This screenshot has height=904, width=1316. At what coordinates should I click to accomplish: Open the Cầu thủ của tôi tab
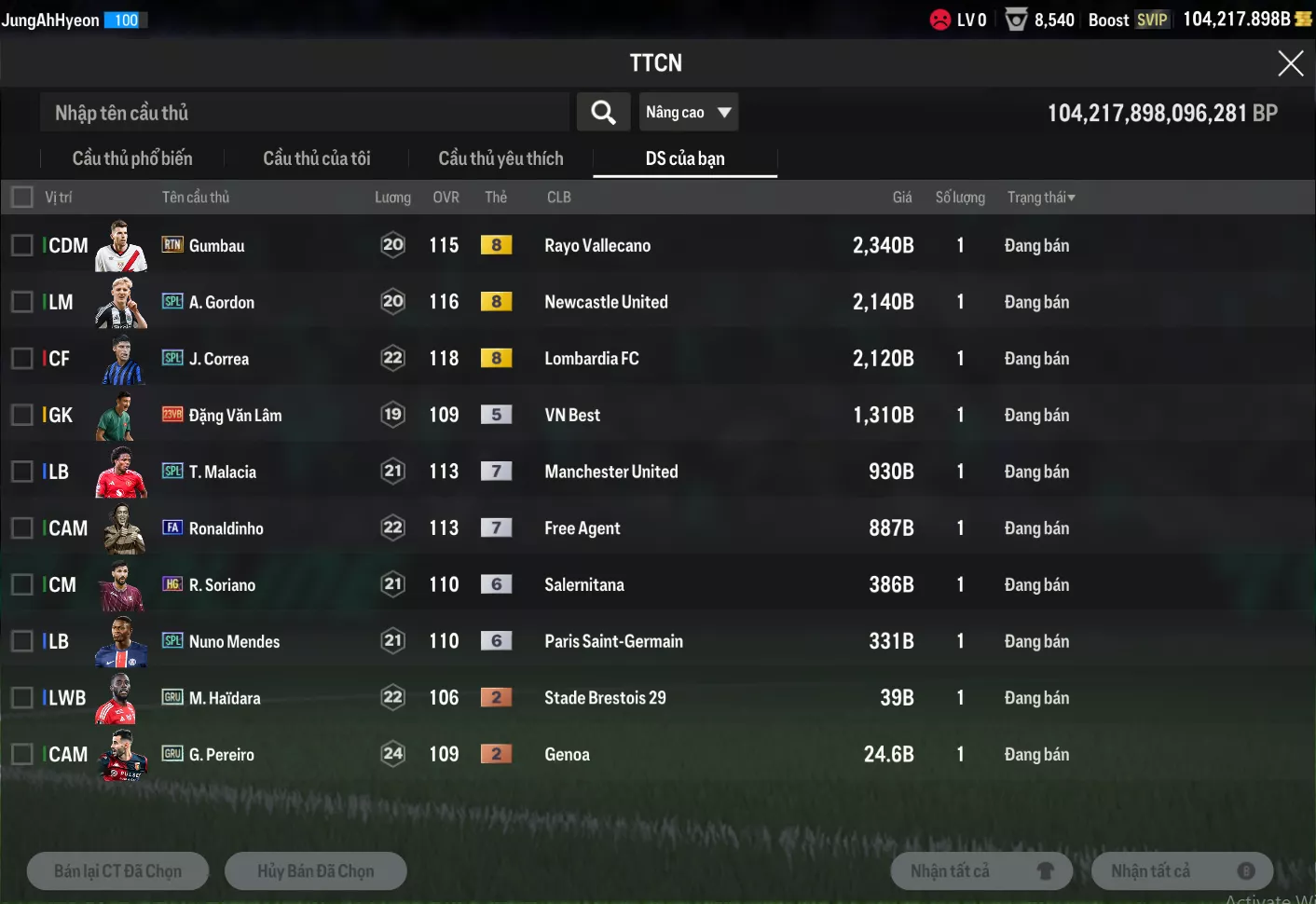[317, 158]
